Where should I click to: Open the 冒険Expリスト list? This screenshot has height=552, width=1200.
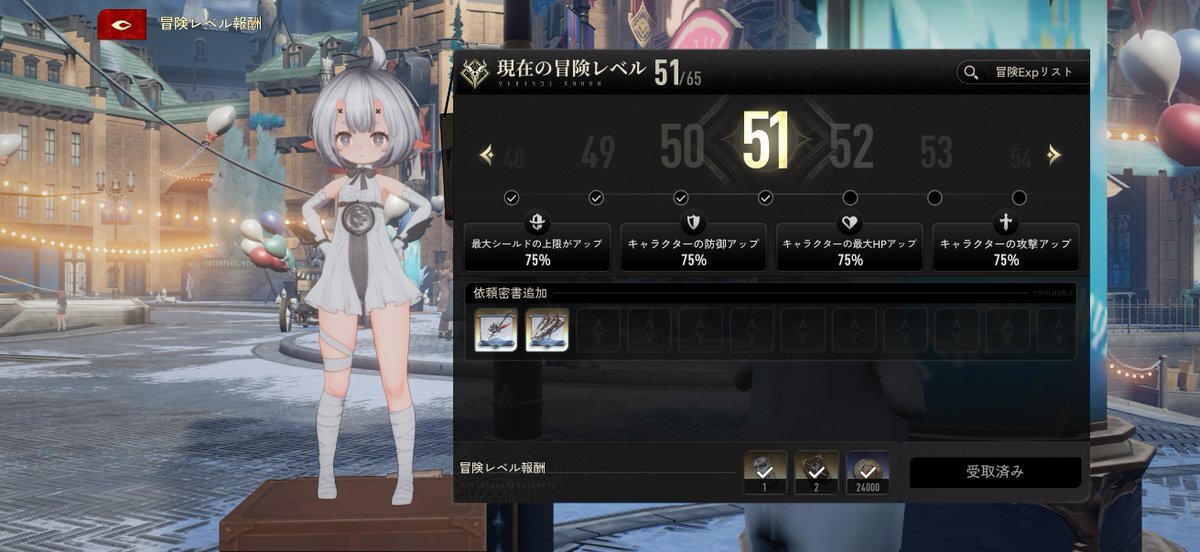(x=1020, y=72)
